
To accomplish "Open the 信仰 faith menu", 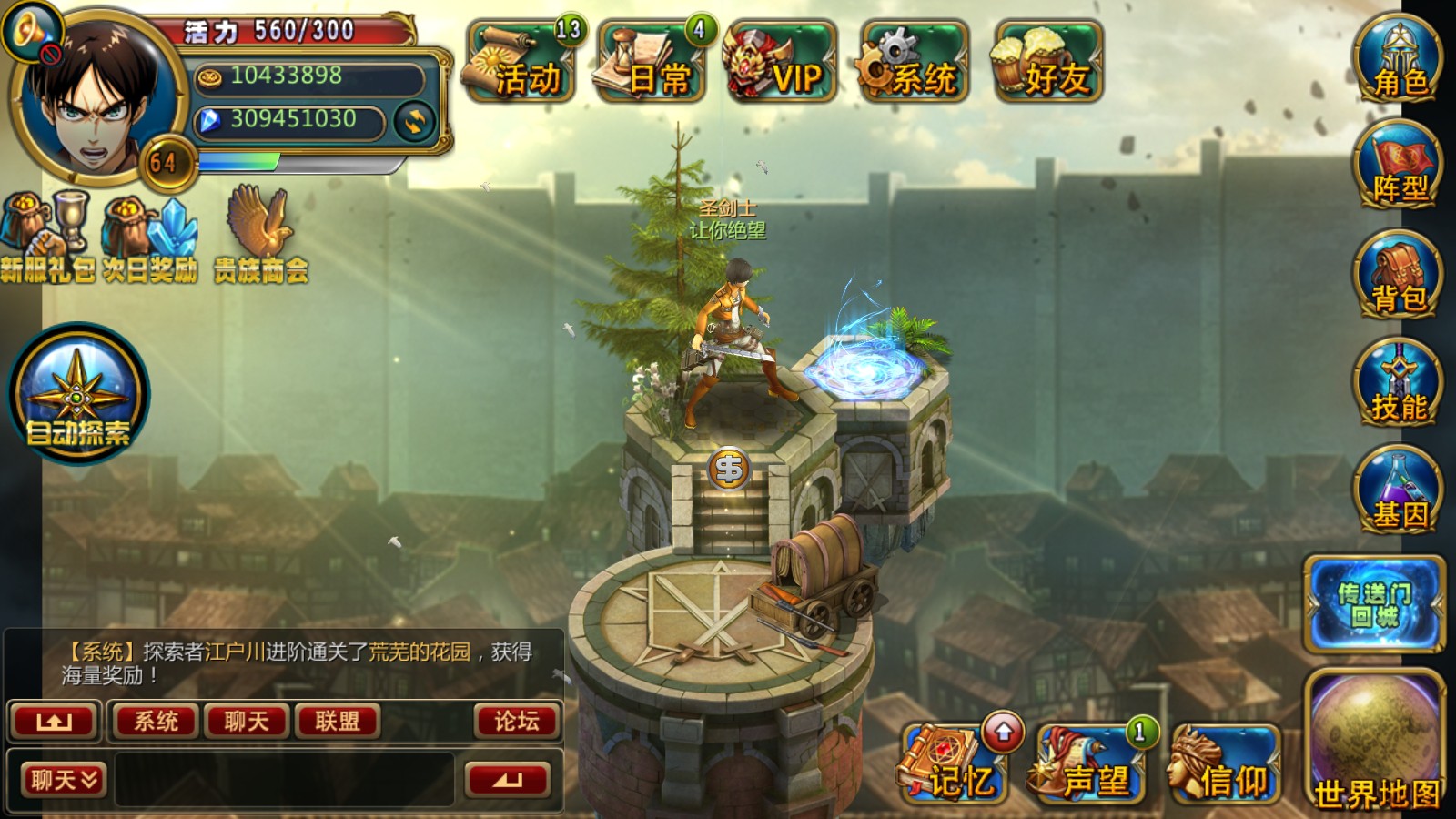I will click(1225, 765).
